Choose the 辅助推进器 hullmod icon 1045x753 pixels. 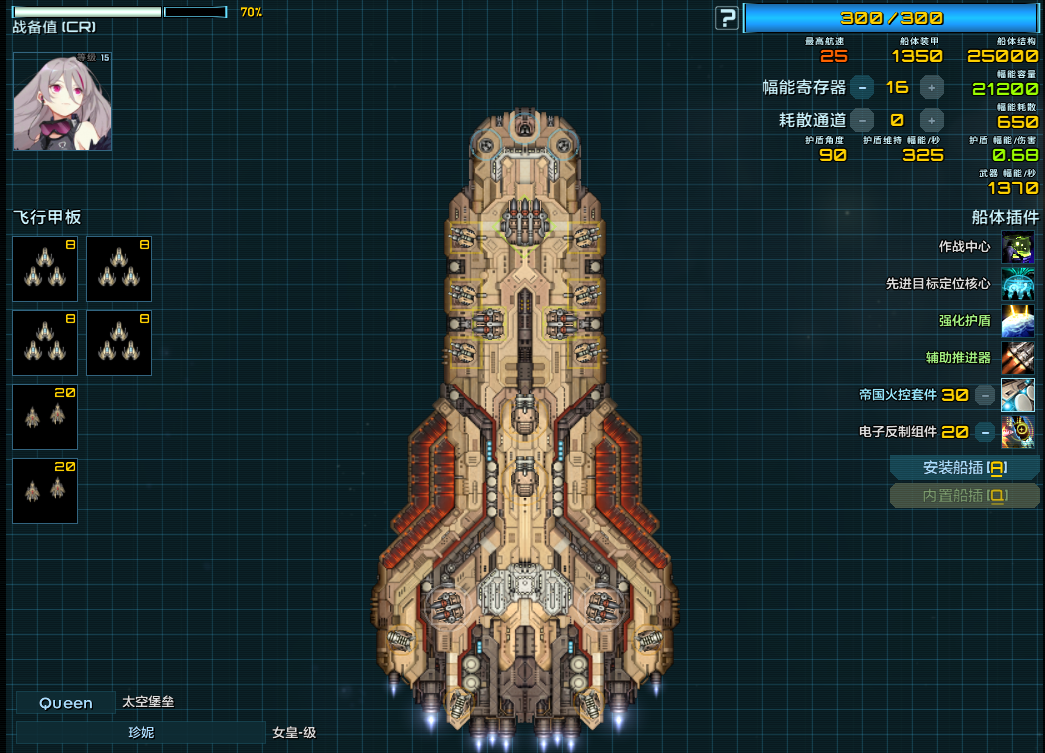click(1018, 358)
